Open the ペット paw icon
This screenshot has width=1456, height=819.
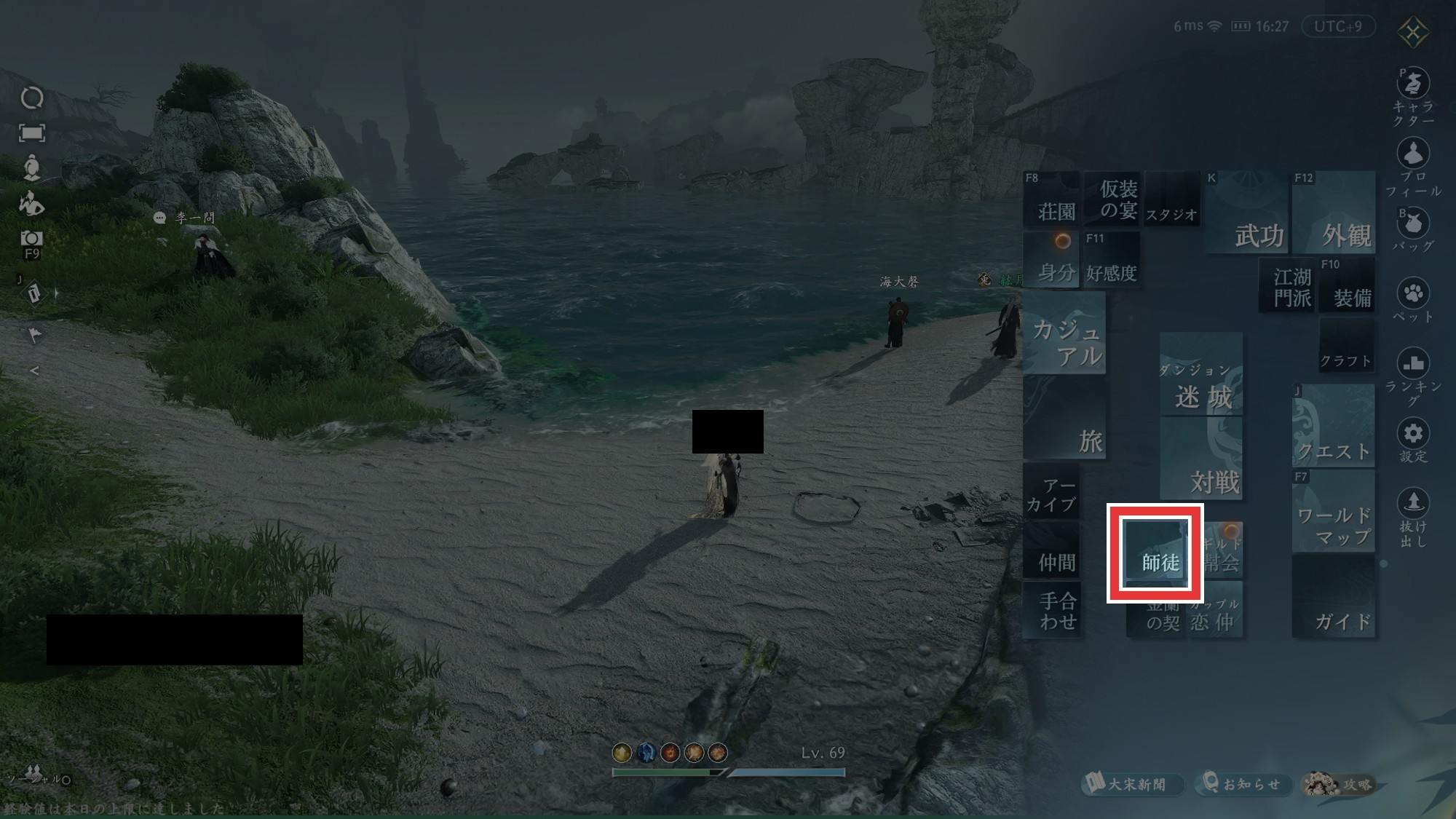coord(1413,294)
